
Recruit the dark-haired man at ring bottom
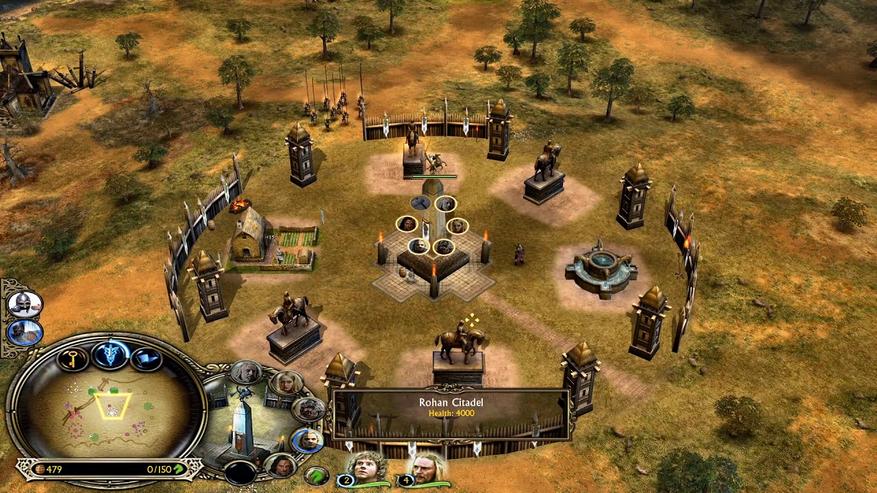pos(281,466)
